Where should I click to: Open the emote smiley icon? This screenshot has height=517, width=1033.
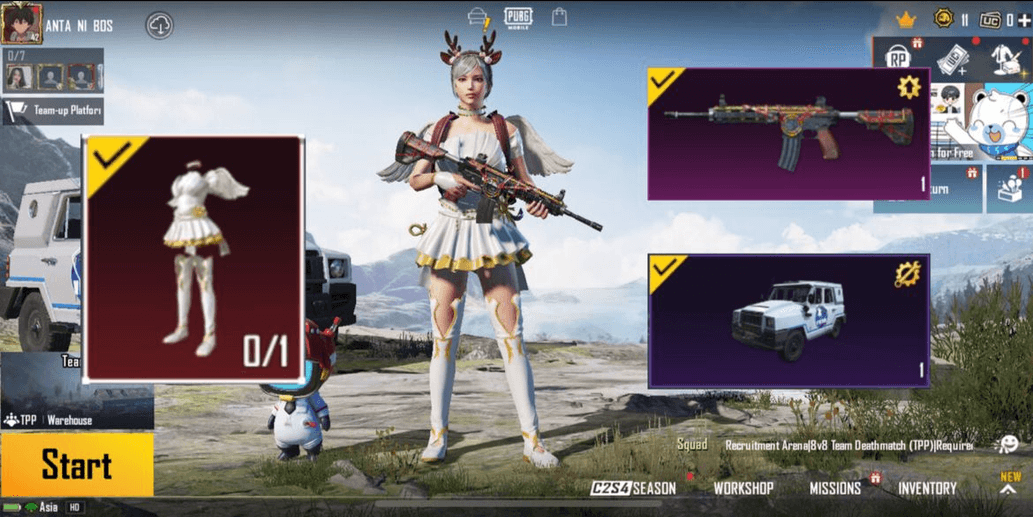pos(1007,445)
